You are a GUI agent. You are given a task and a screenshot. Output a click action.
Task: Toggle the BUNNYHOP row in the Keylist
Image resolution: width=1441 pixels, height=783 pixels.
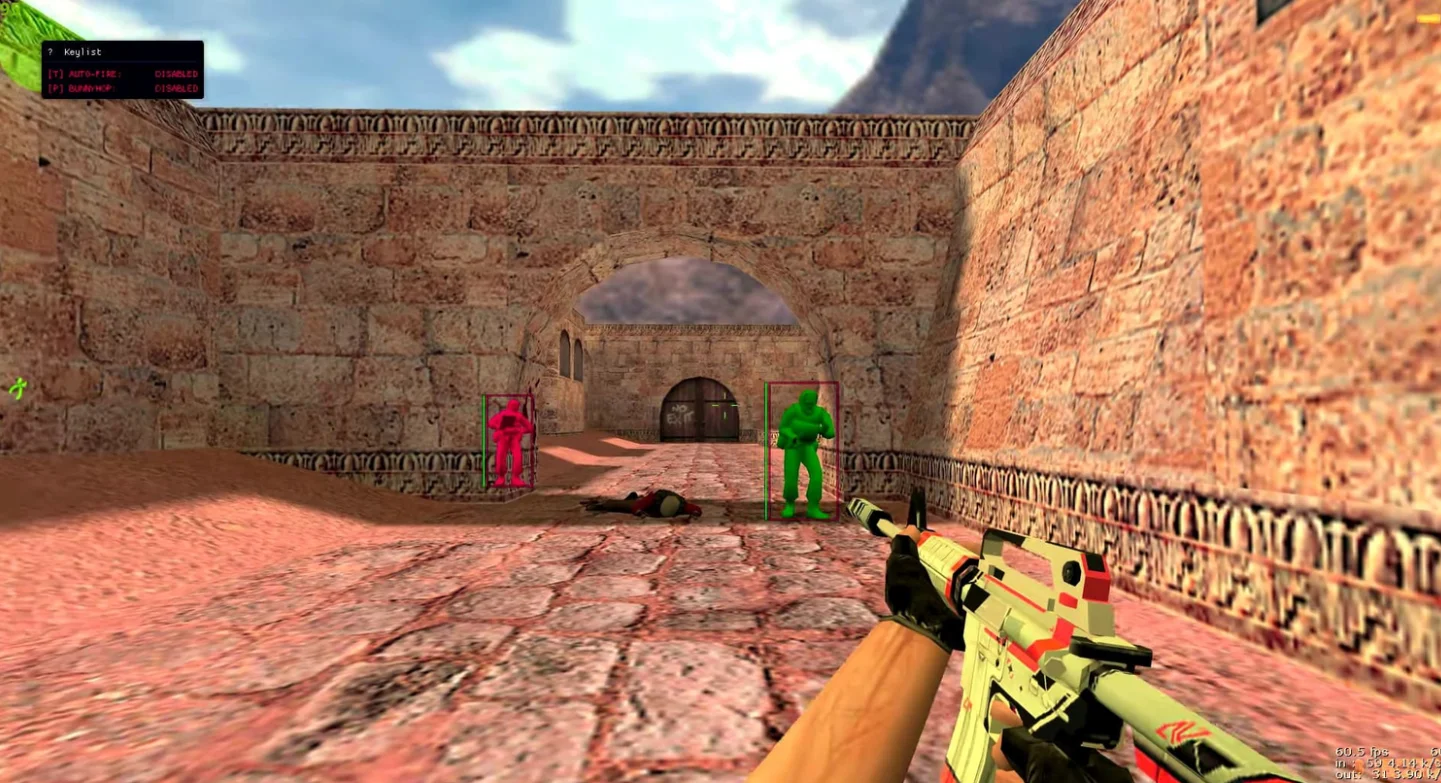click(x=122, y=88)
